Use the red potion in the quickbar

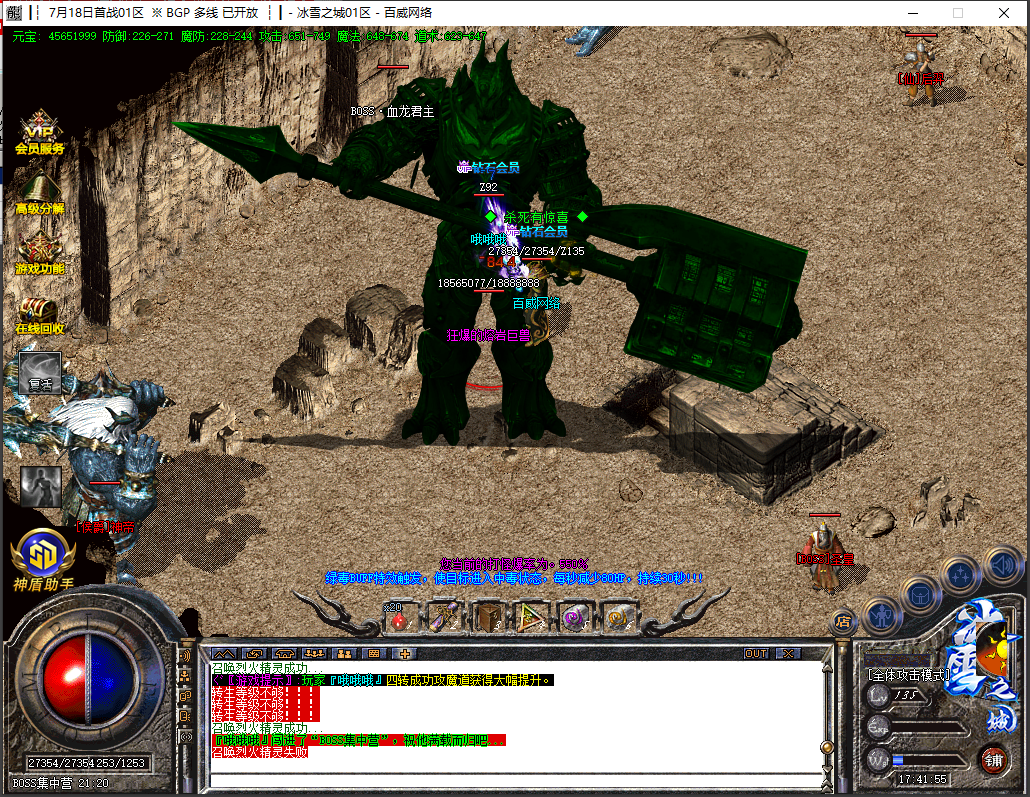pyautogui.click(x=399, y=618)
